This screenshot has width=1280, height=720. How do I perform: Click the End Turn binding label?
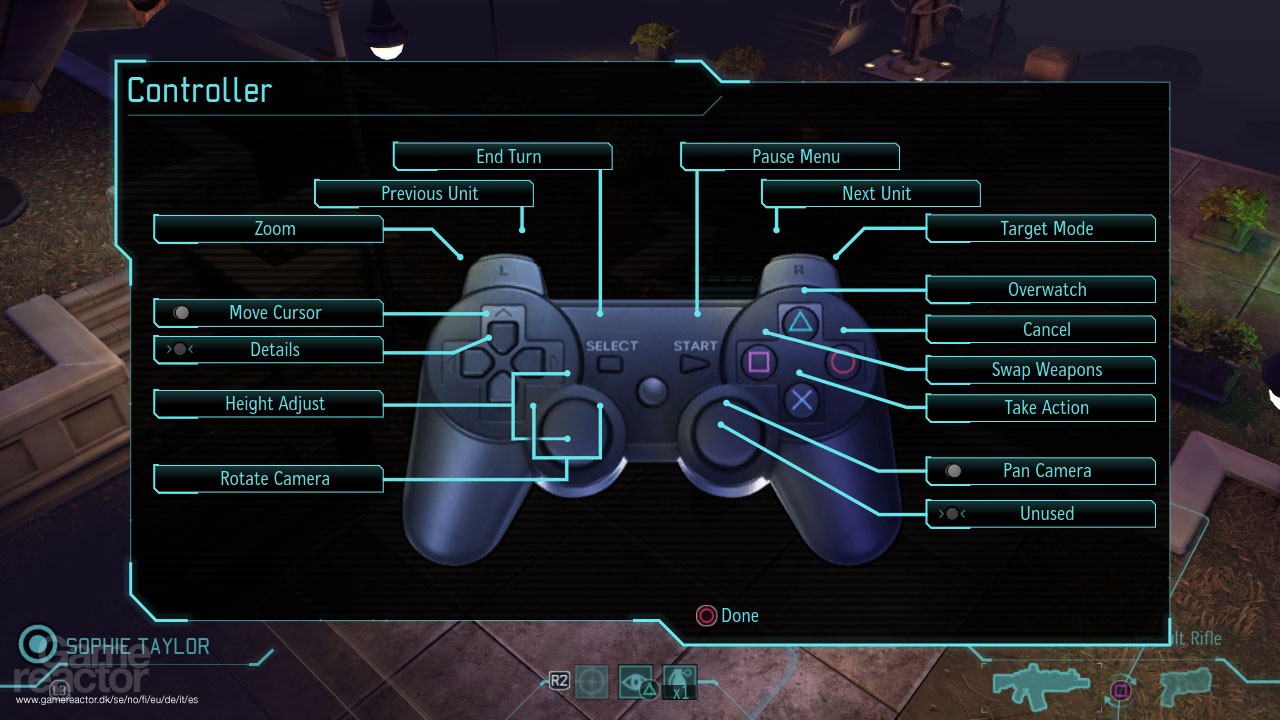pos(503,156)
